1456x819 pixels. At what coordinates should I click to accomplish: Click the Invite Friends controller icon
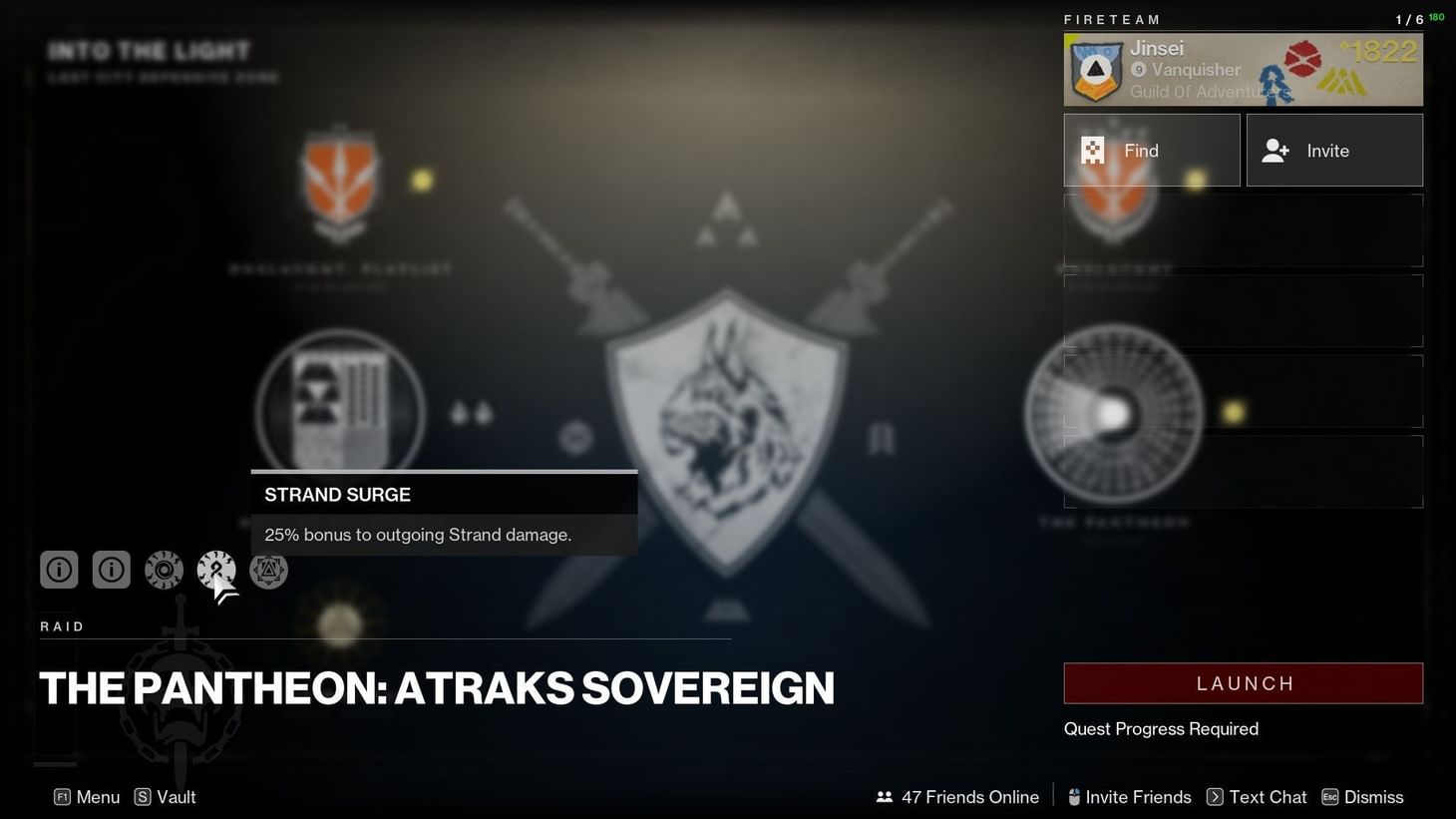pos(1074,796)
